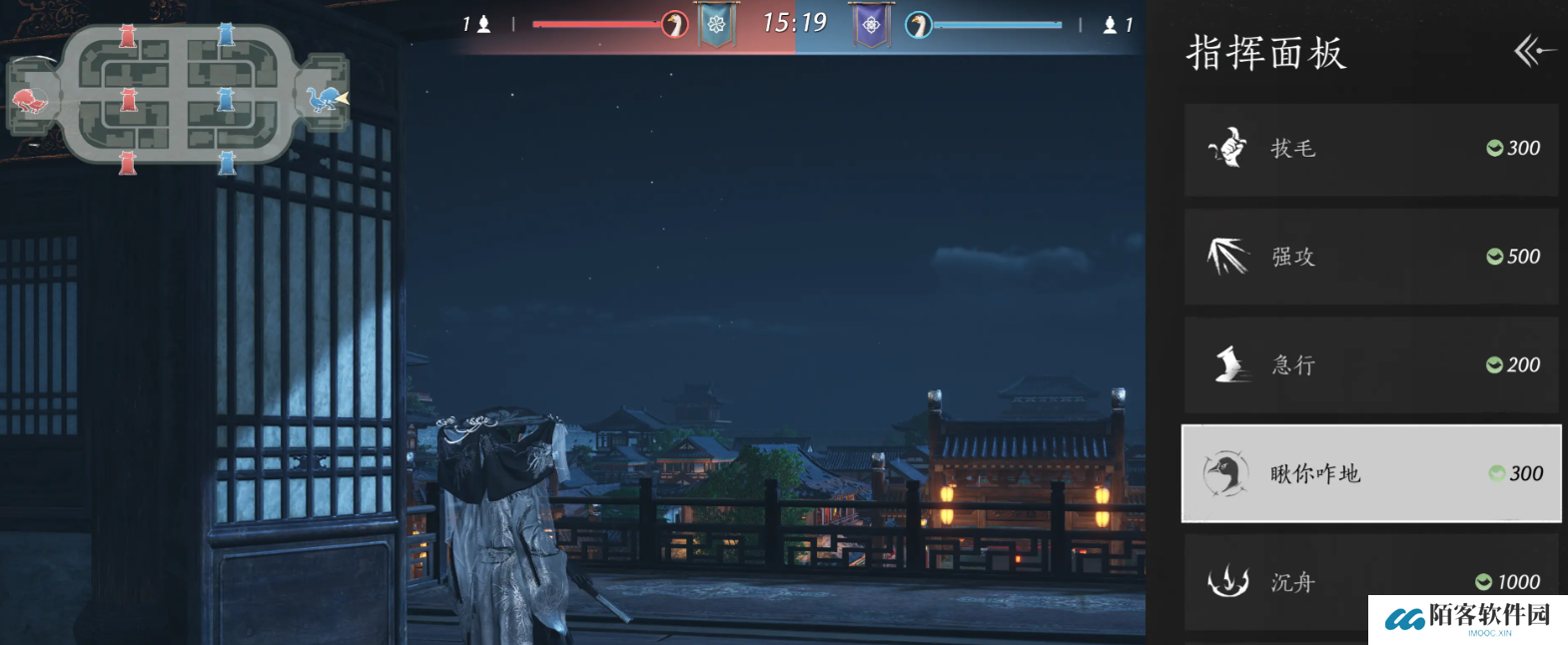Click the blue team banner emblem
The width and height of the screenshot is (1568, 645).
click(871, 25)
